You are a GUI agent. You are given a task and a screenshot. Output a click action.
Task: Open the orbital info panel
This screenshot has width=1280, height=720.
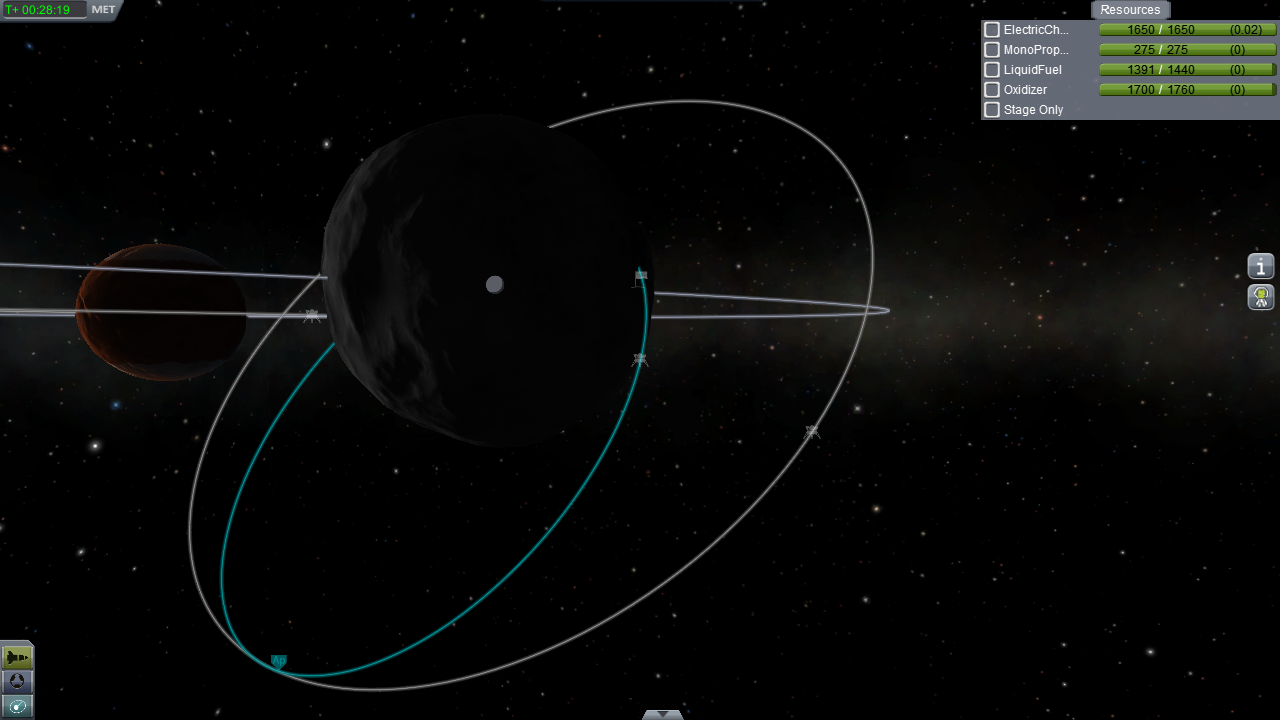tap(1261, 267)
